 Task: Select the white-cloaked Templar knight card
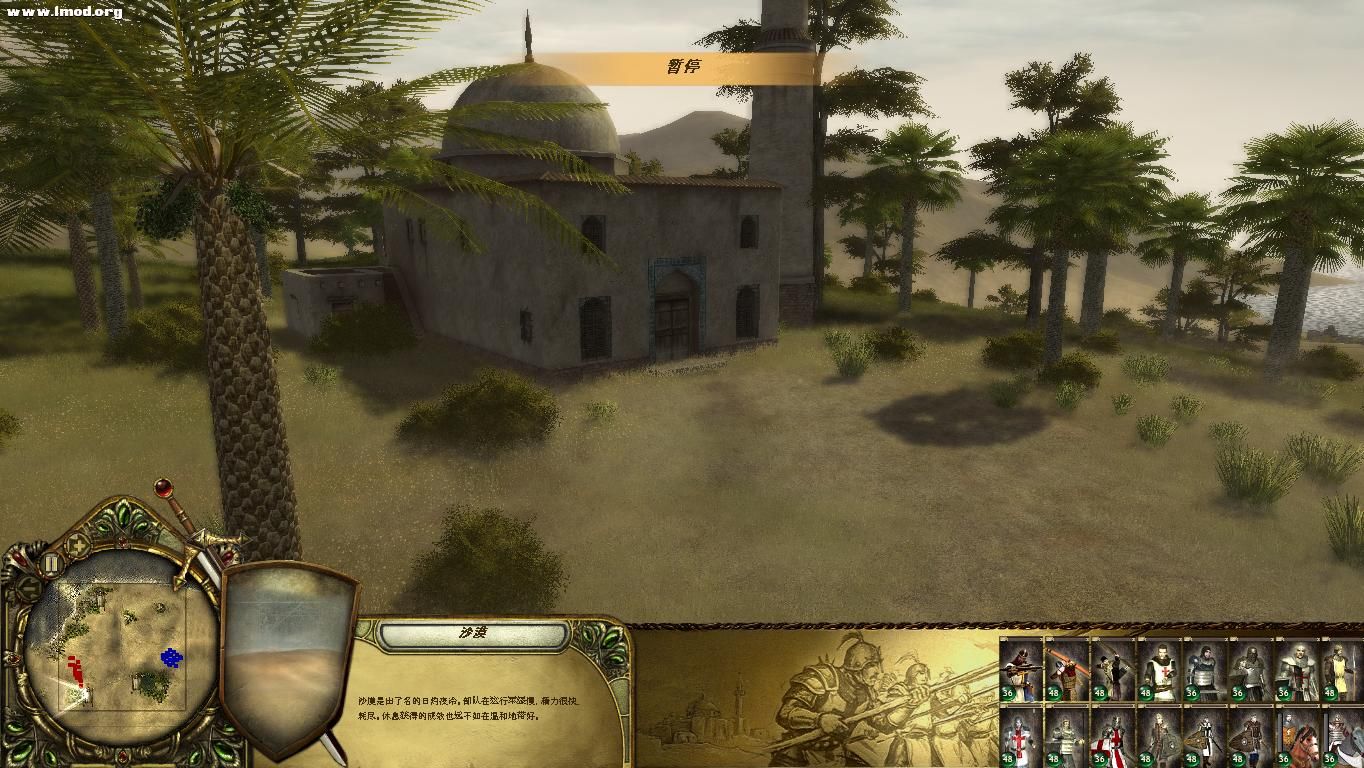[x=1297, y=669]
